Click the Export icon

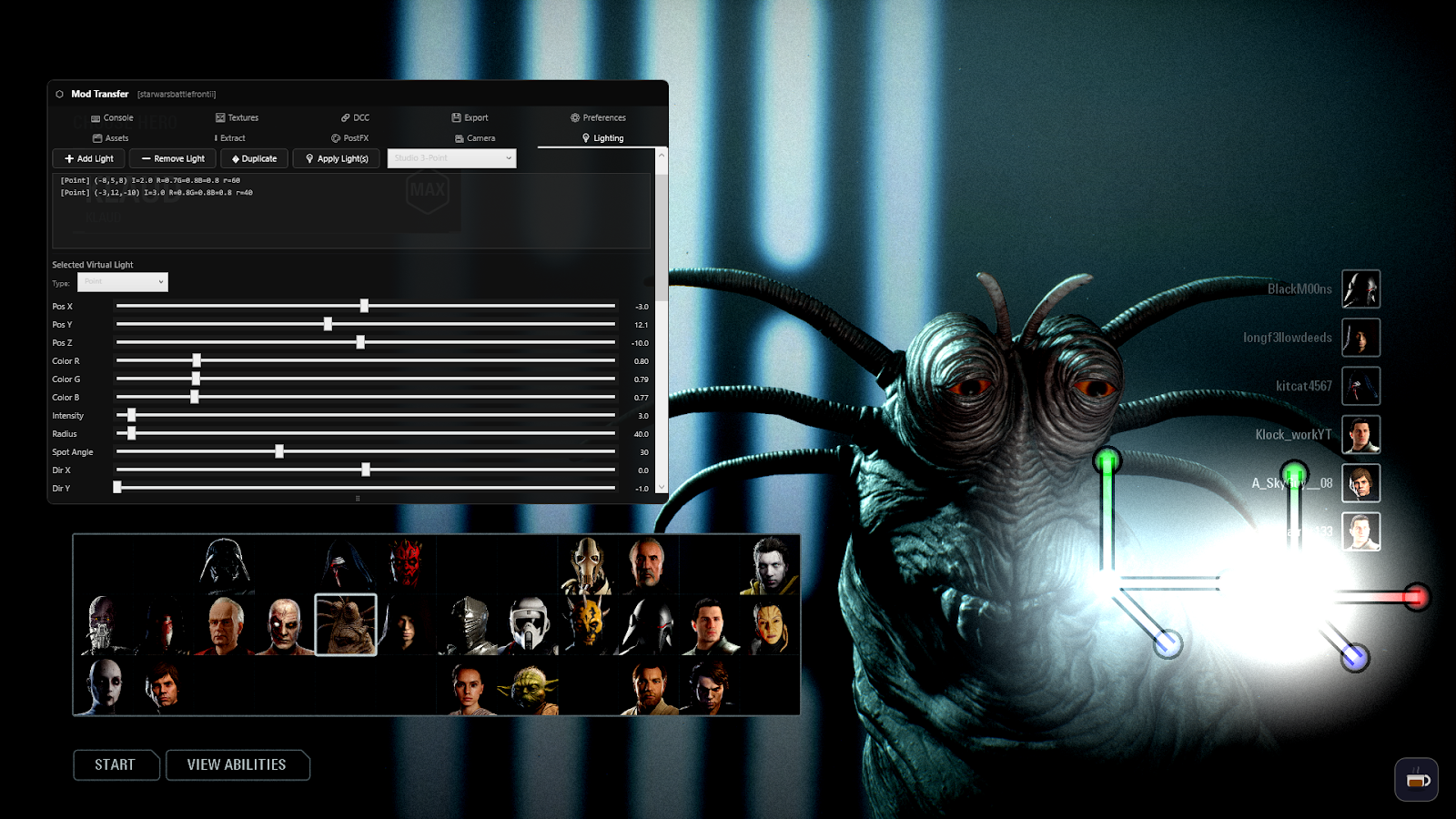(x=470, y=117)
